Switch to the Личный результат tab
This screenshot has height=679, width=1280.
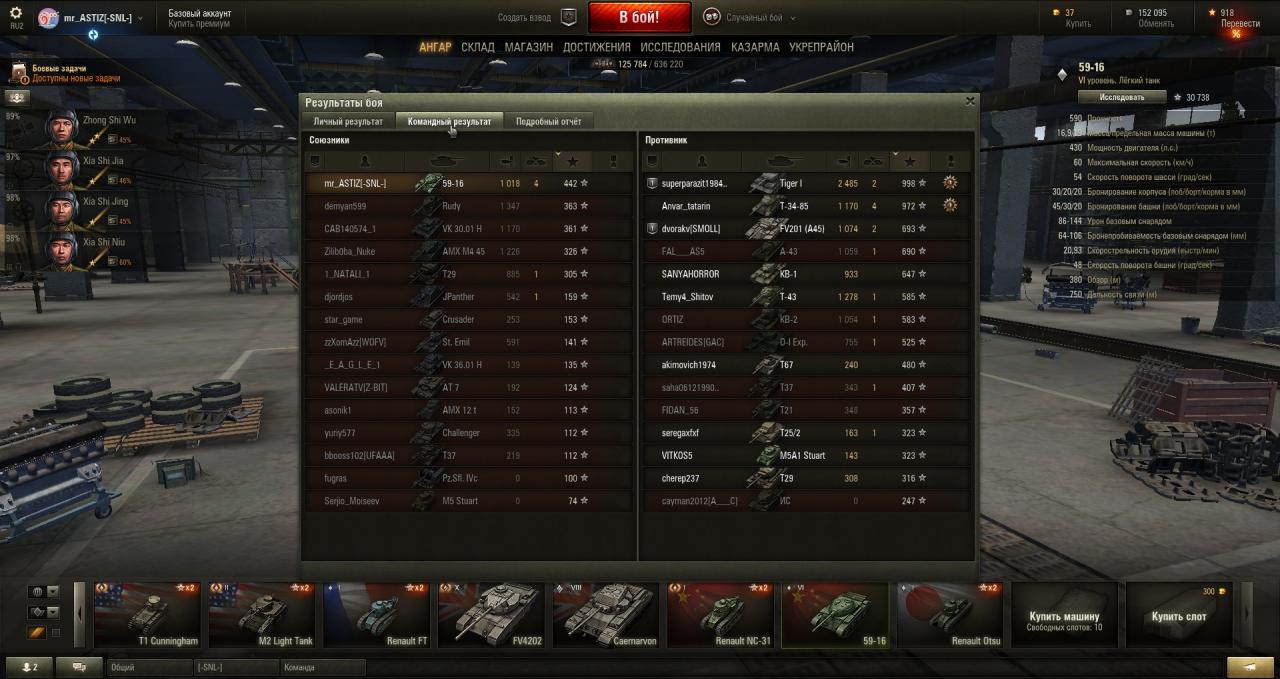(348, 121)
